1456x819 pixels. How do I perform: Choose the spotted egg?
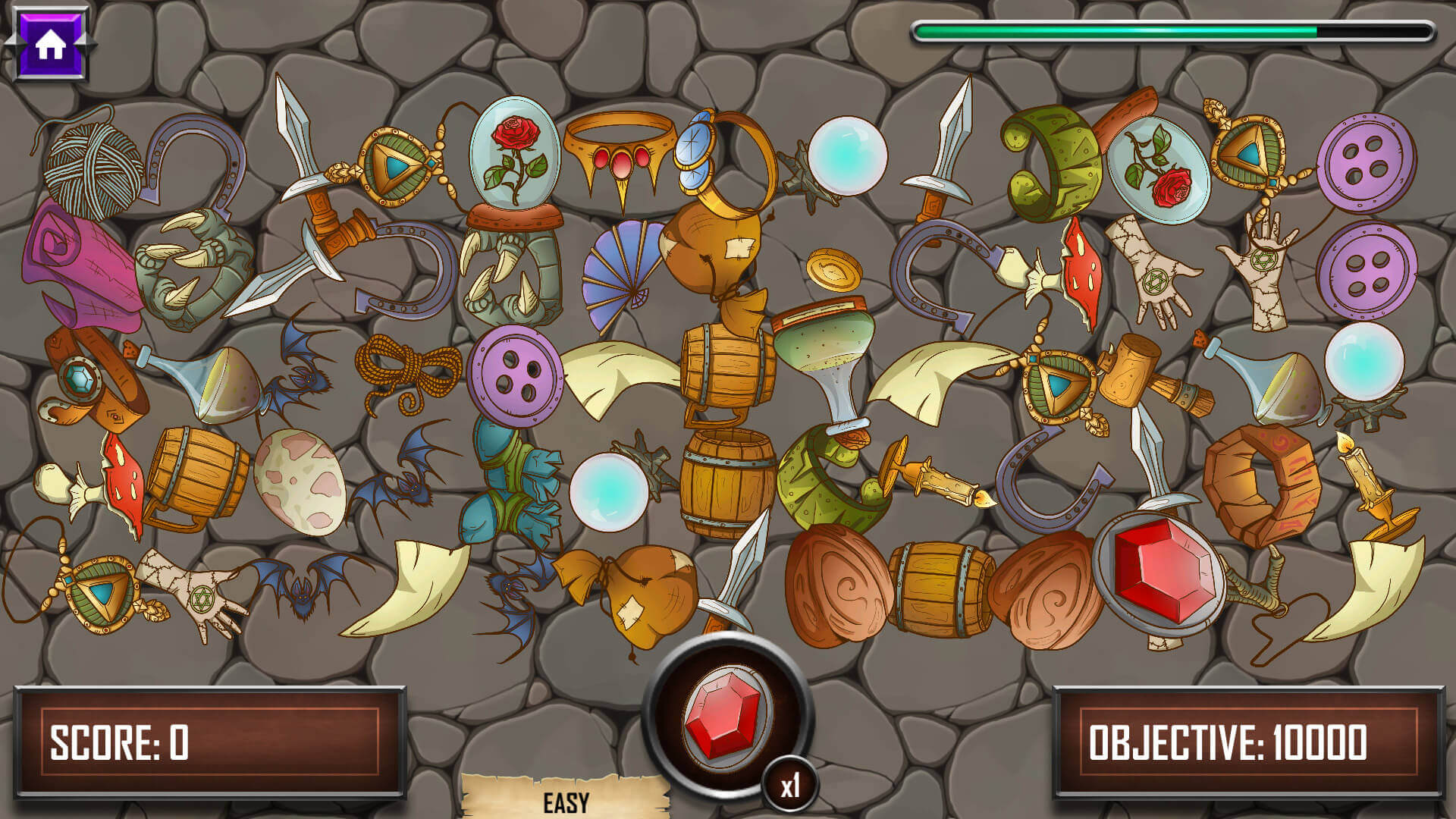coord(298,482)
